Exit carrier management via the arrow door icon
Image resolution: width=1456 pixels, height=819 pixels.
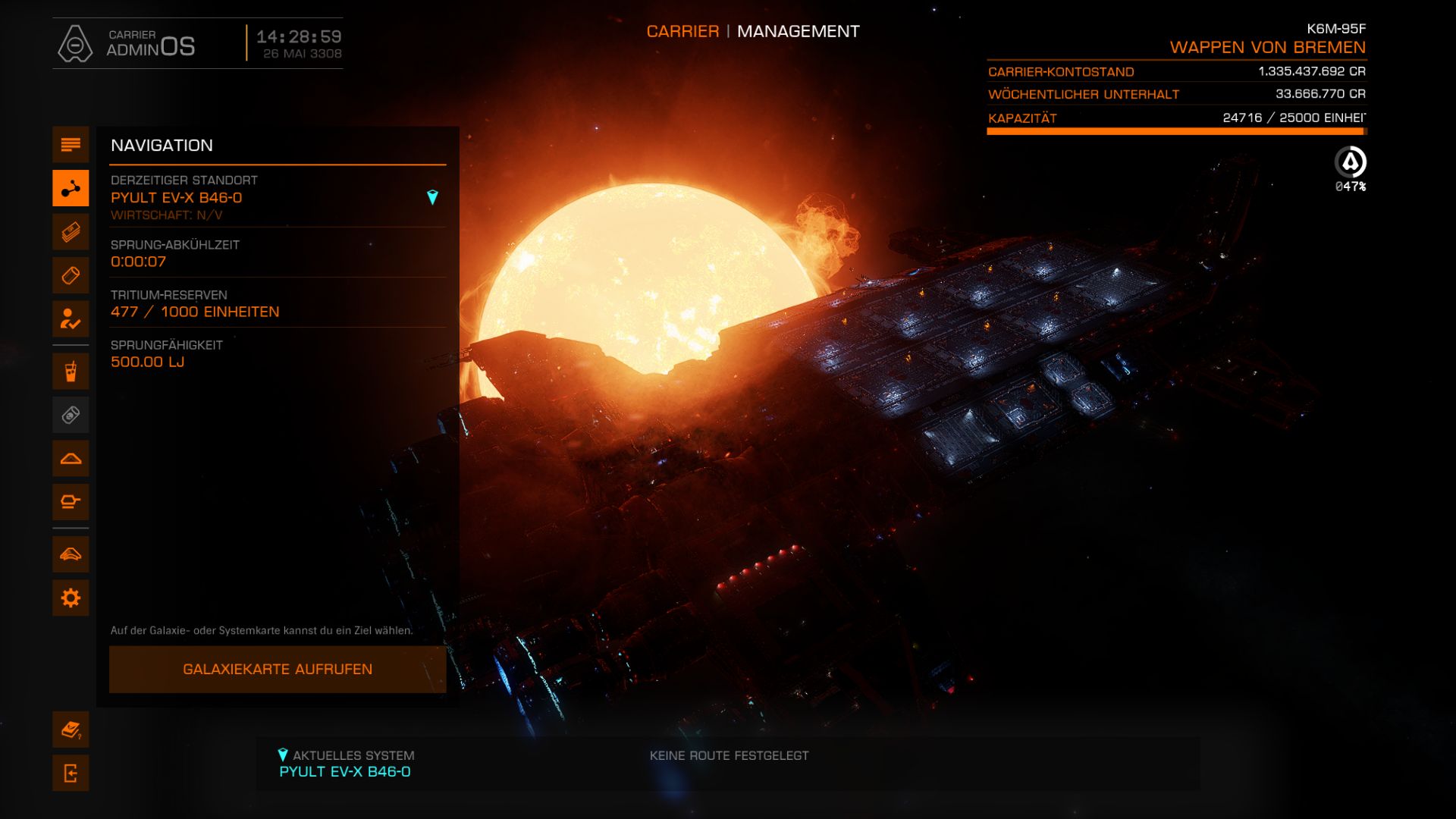(71, 773)
